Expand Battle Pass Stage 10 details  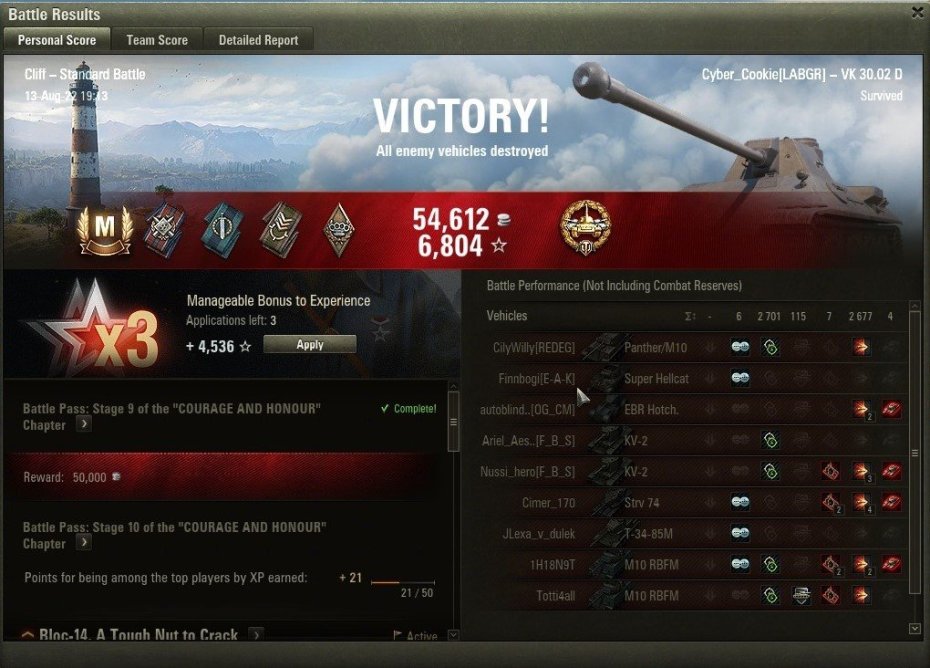click(84, 543)
